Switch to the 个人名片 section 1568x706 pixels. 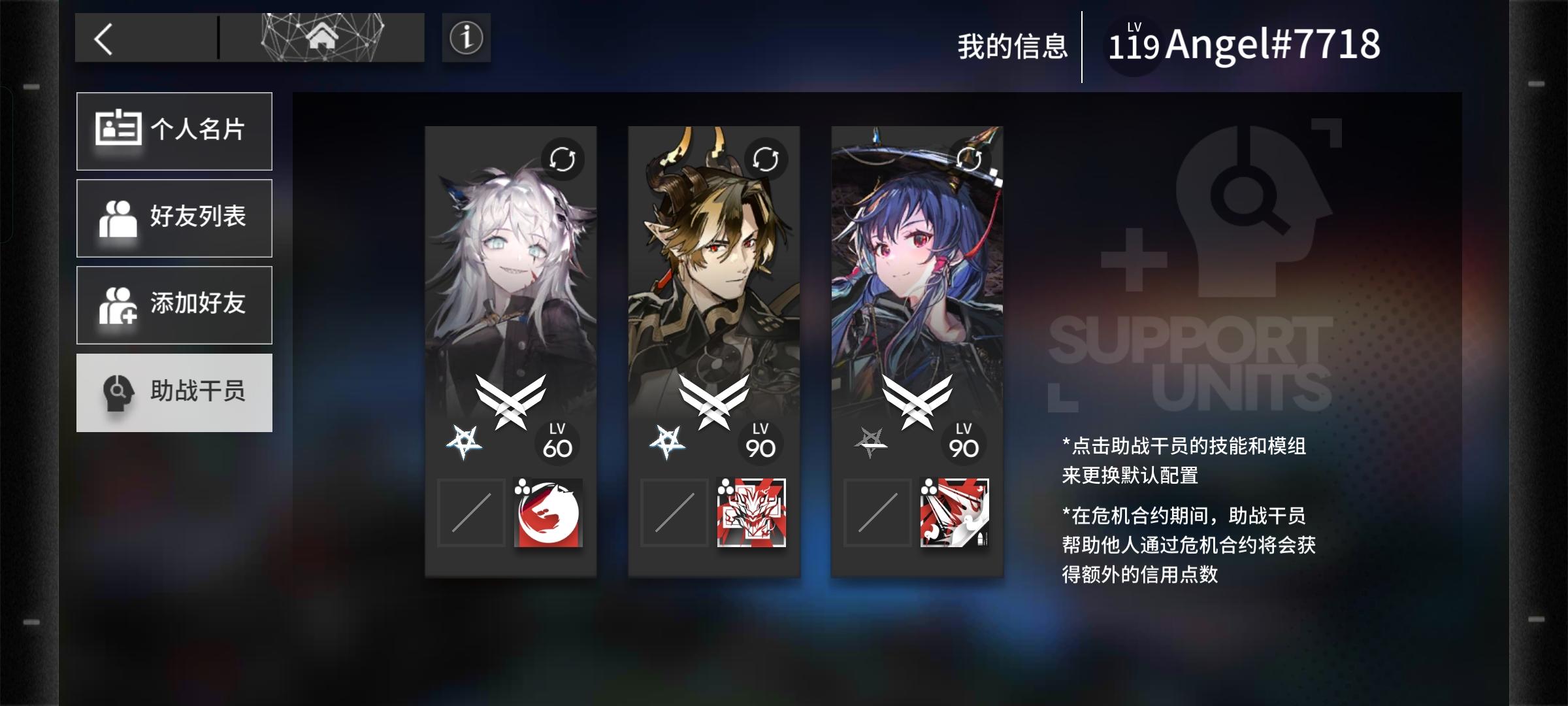tap(174, 131)
